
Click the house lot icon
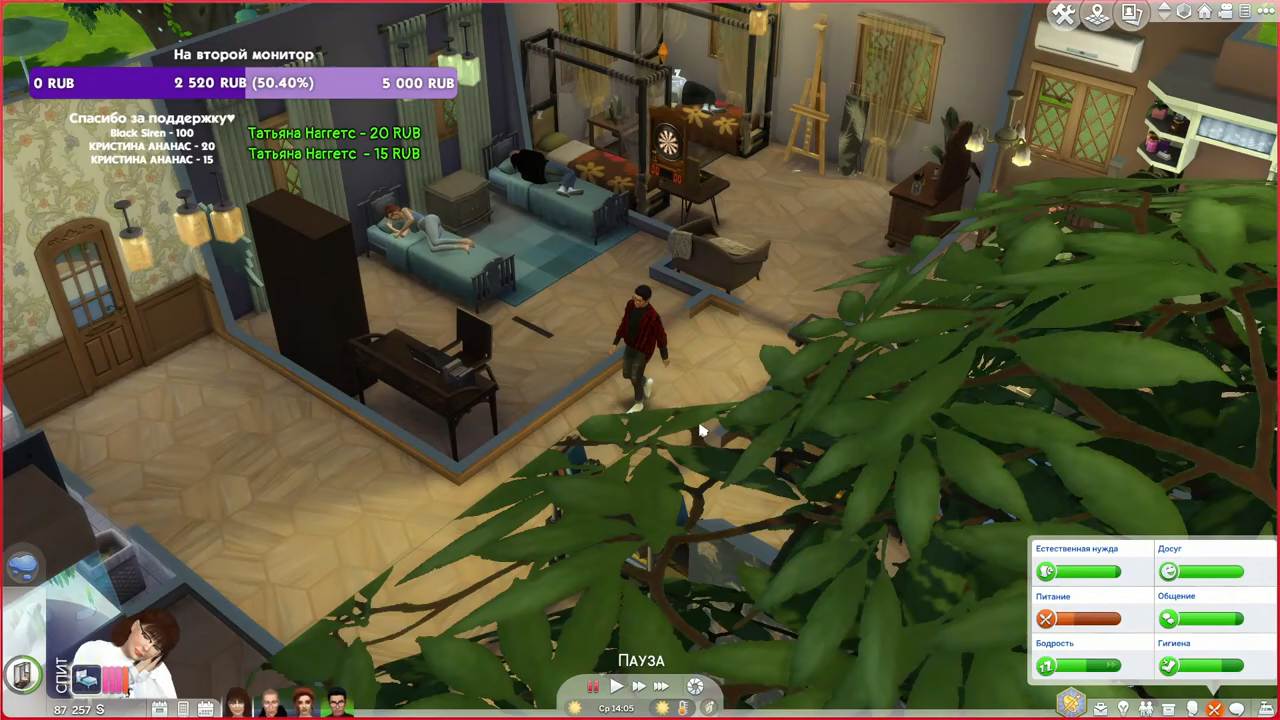tap(1205, 12)
